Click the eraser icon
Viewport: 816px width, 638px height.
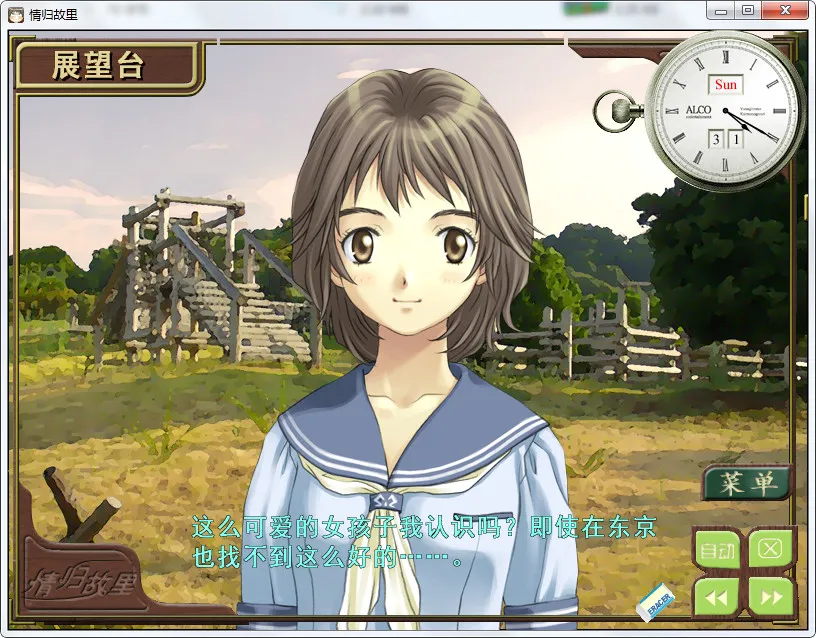pos(657,599)
